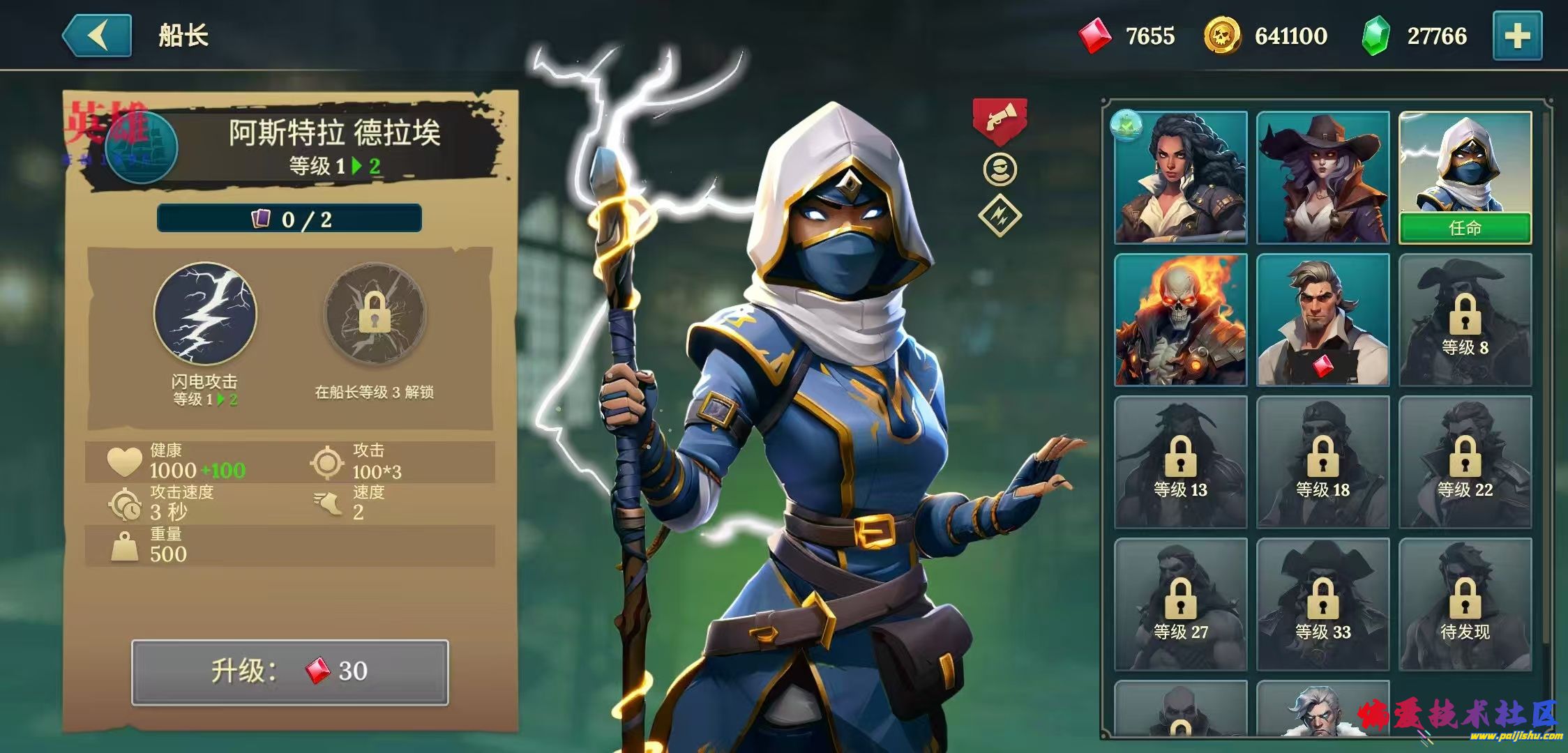The height and width of the screenshot is (753, 1568).
Task: Go back with the arrow button
Action: click(98, 36)
